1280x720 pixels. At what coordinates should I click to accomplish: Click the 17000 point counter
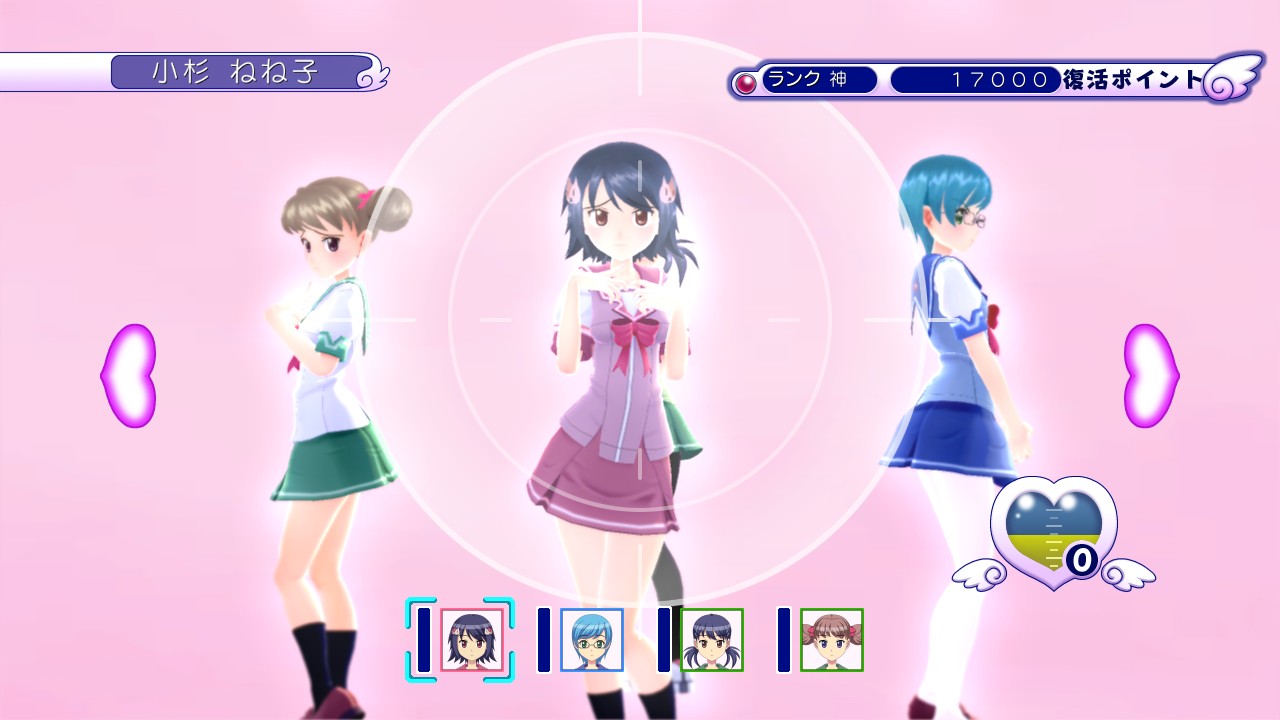coord(975,80)
